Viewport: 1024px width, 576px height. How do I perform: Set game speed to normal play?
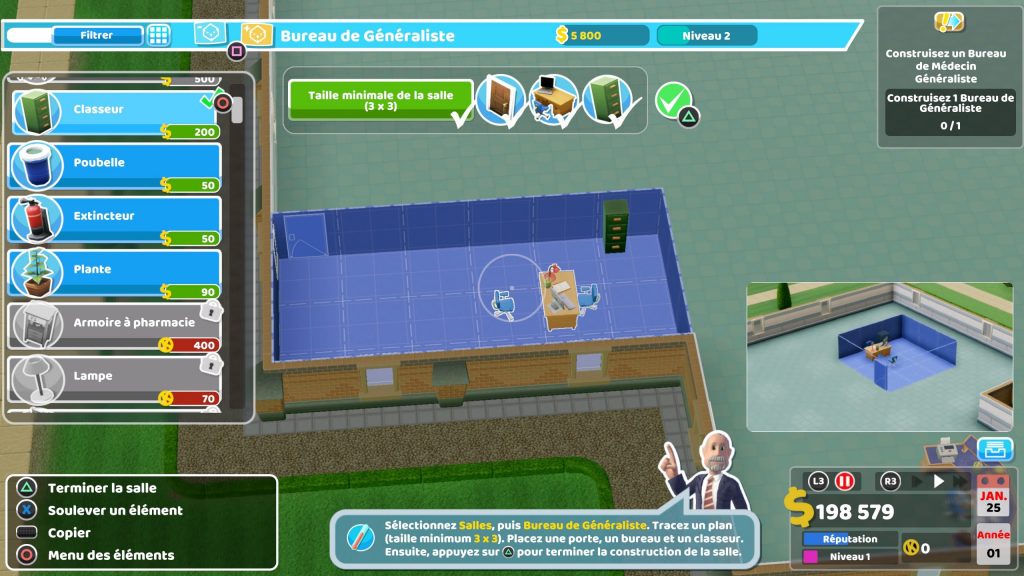click(938, 481)
